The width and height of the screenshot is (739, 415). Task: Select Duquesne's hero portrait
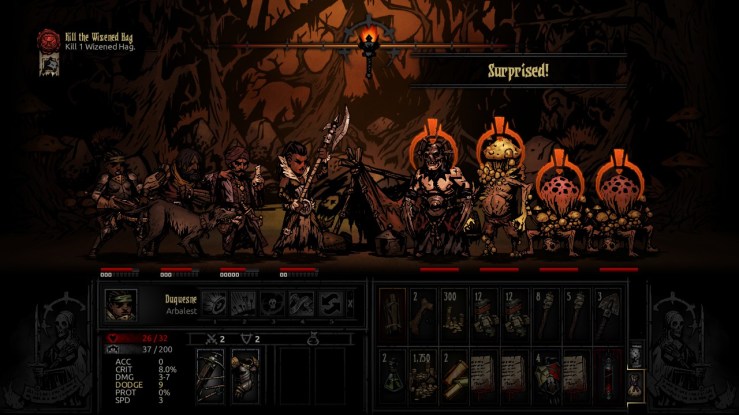[122, 304]
